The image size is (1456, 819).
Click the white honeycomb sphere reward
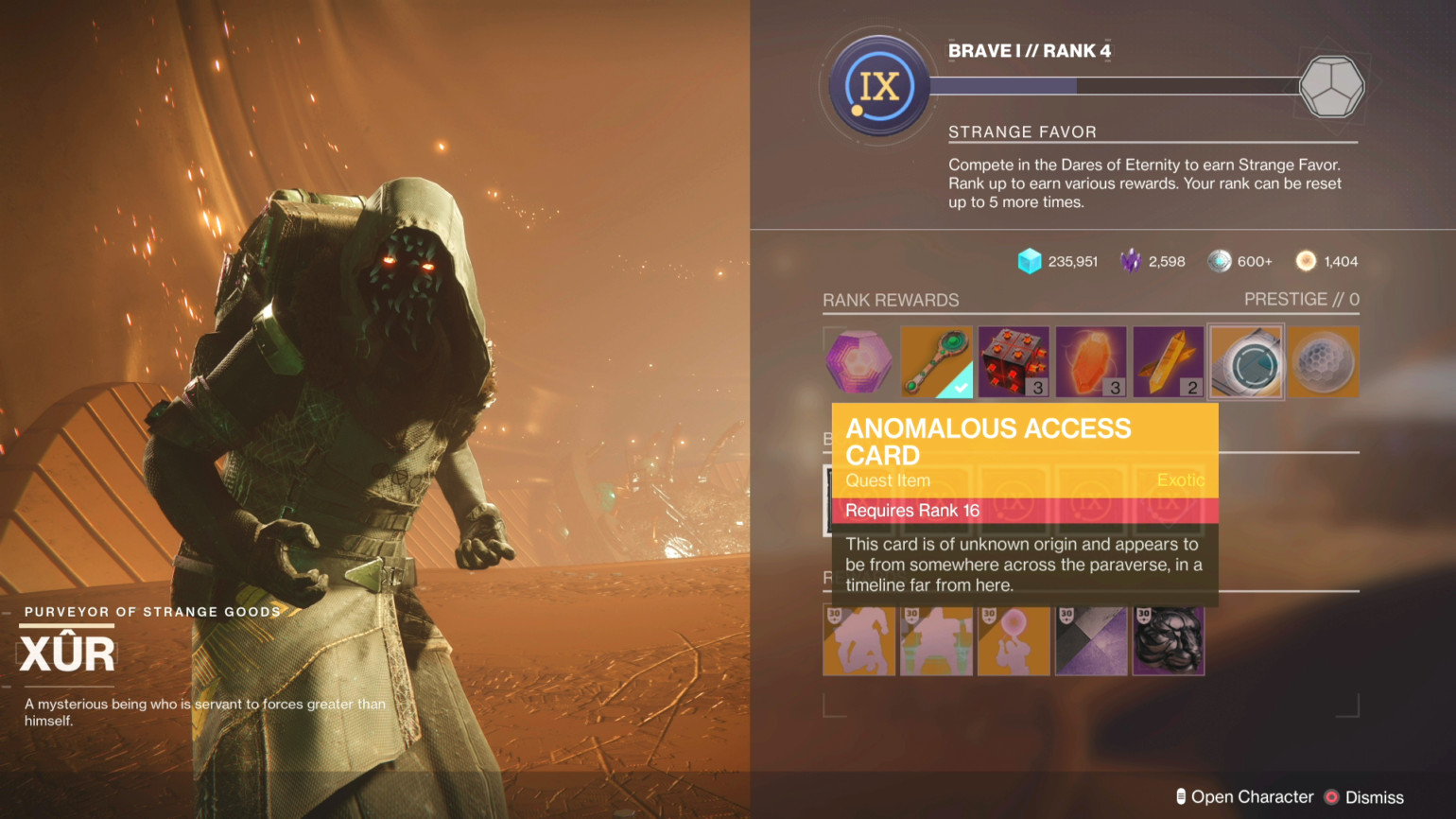[1324, 362]
